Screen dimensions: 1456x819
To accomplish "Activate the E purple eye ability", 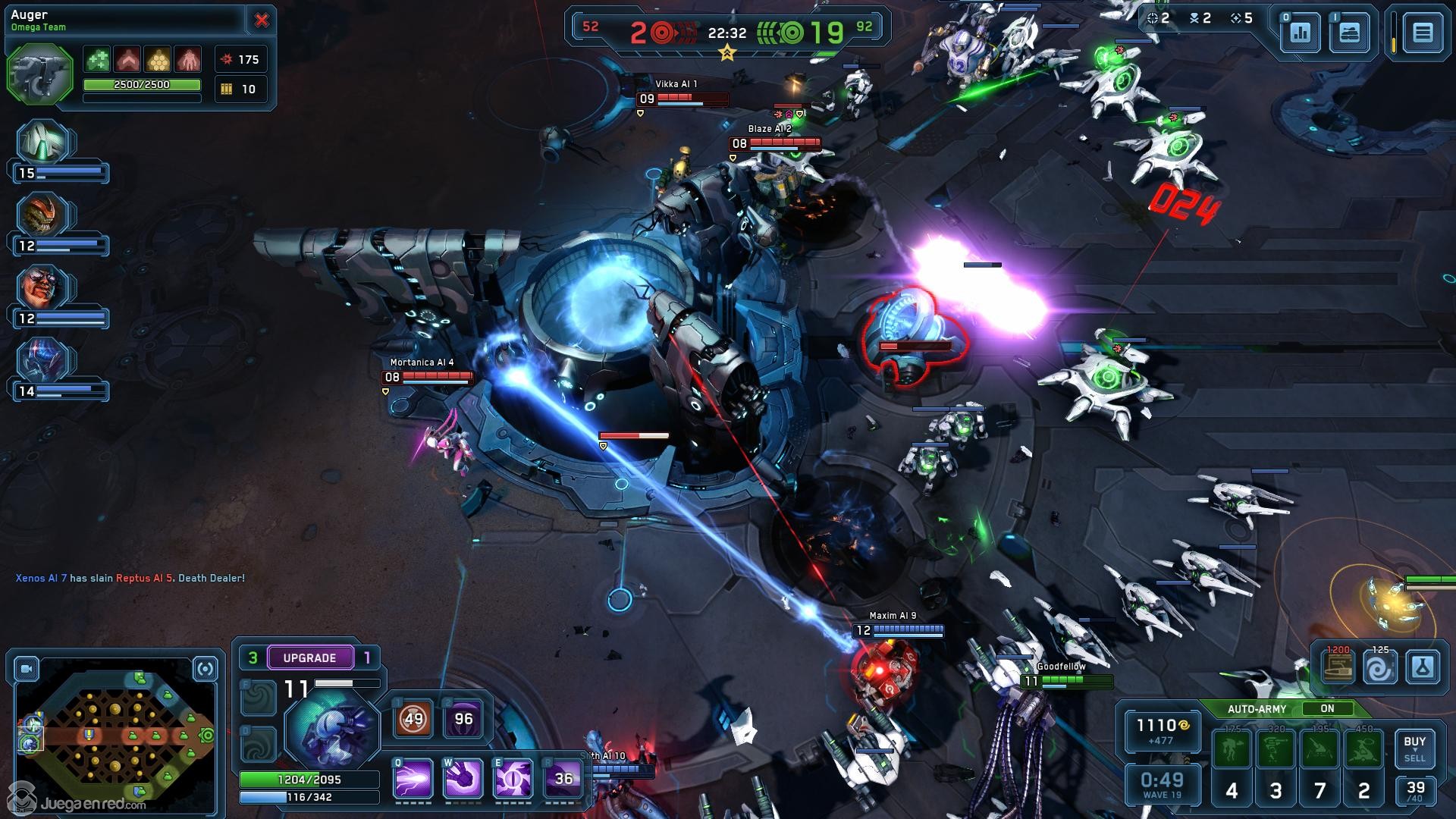I will point(513,779).
